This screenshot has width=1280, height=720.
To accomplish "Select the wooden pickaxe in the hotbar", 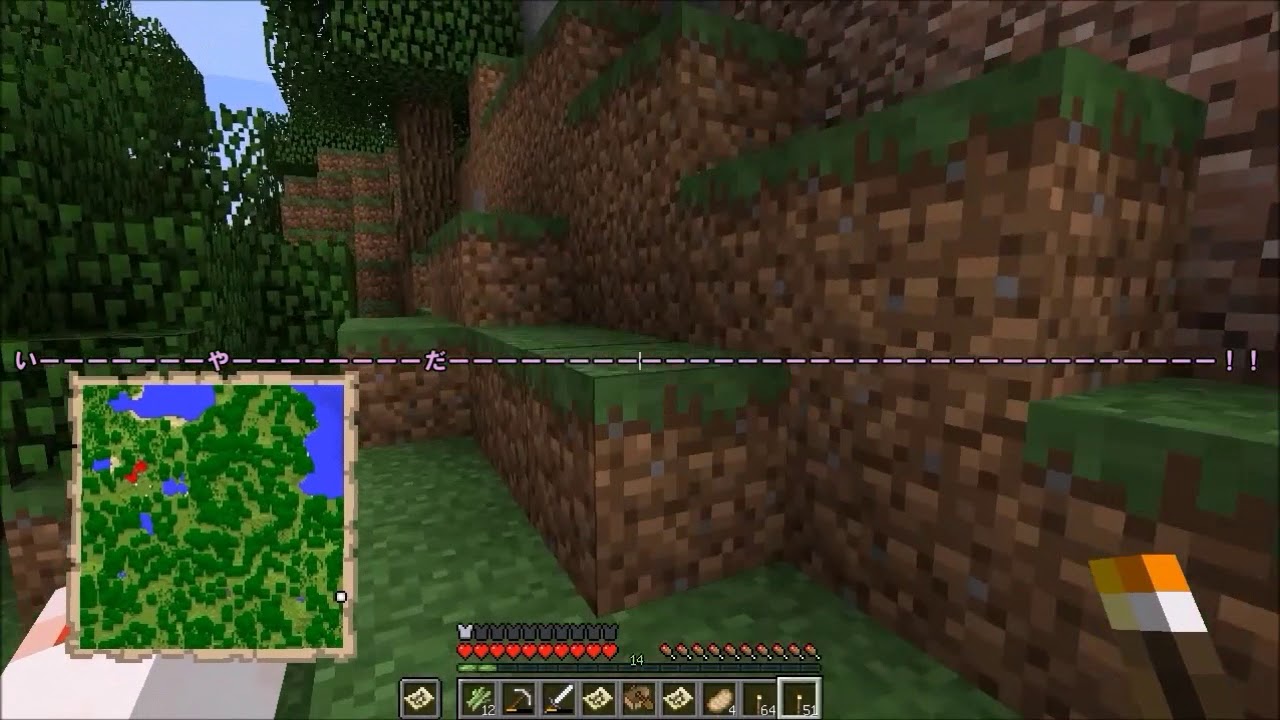I will tap(520, 697).
